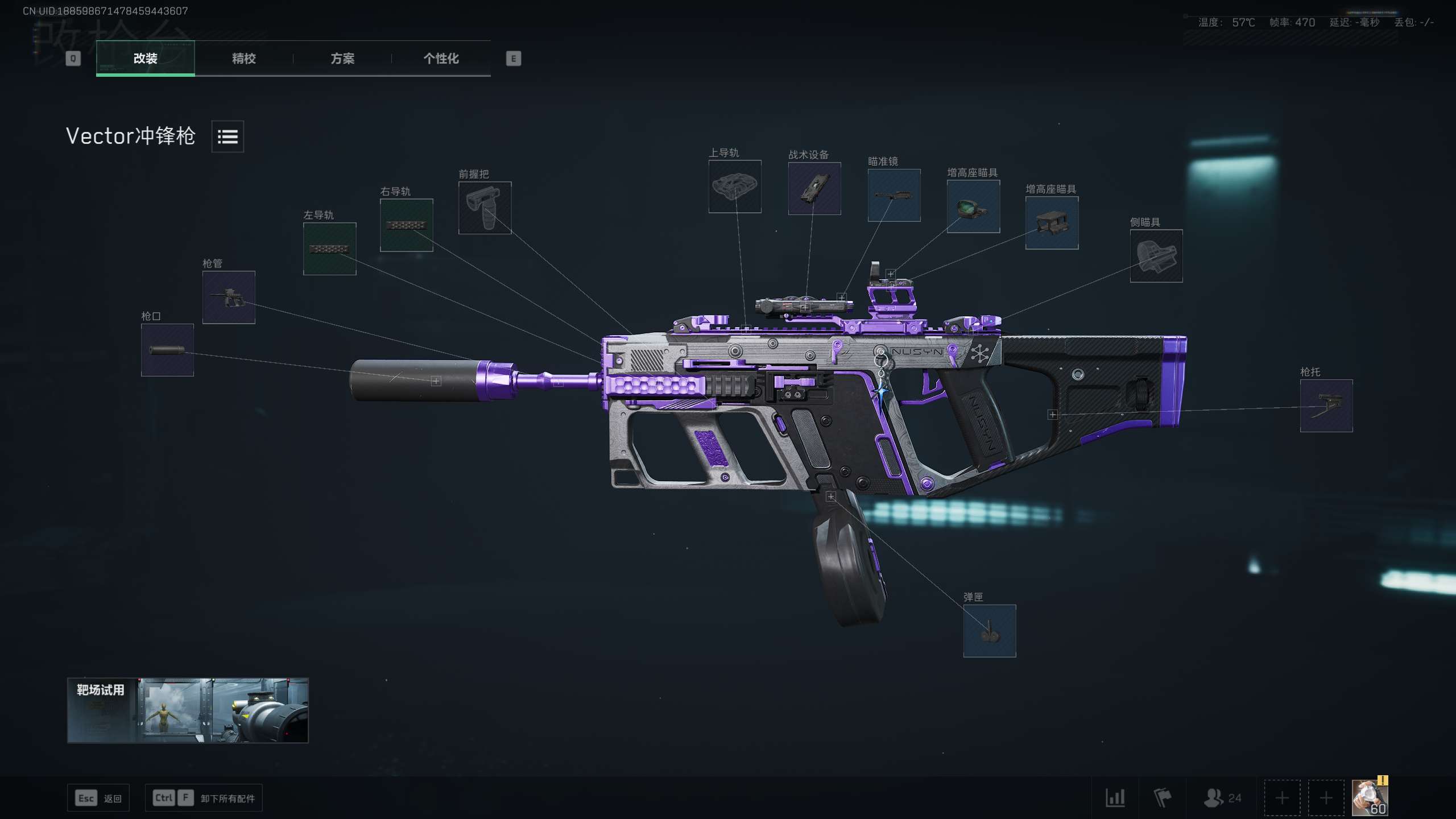1456x819 pixels.
Task: Open the 侧瞄具 side sight slot
Action: pyautogui.click(x=1156, y=256)
